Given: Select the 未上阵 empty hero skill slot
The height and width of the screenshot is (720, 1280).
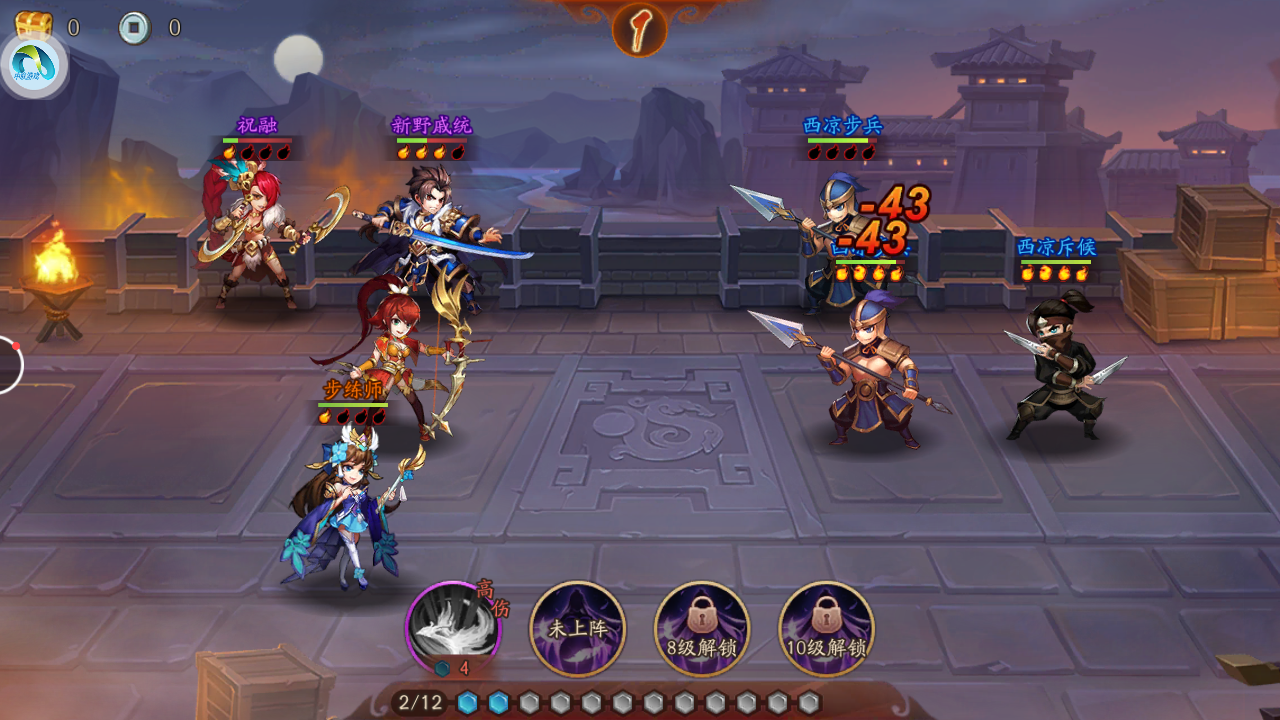Looking at the screenshot, I should pyautogui.click(x=577, y=629).
